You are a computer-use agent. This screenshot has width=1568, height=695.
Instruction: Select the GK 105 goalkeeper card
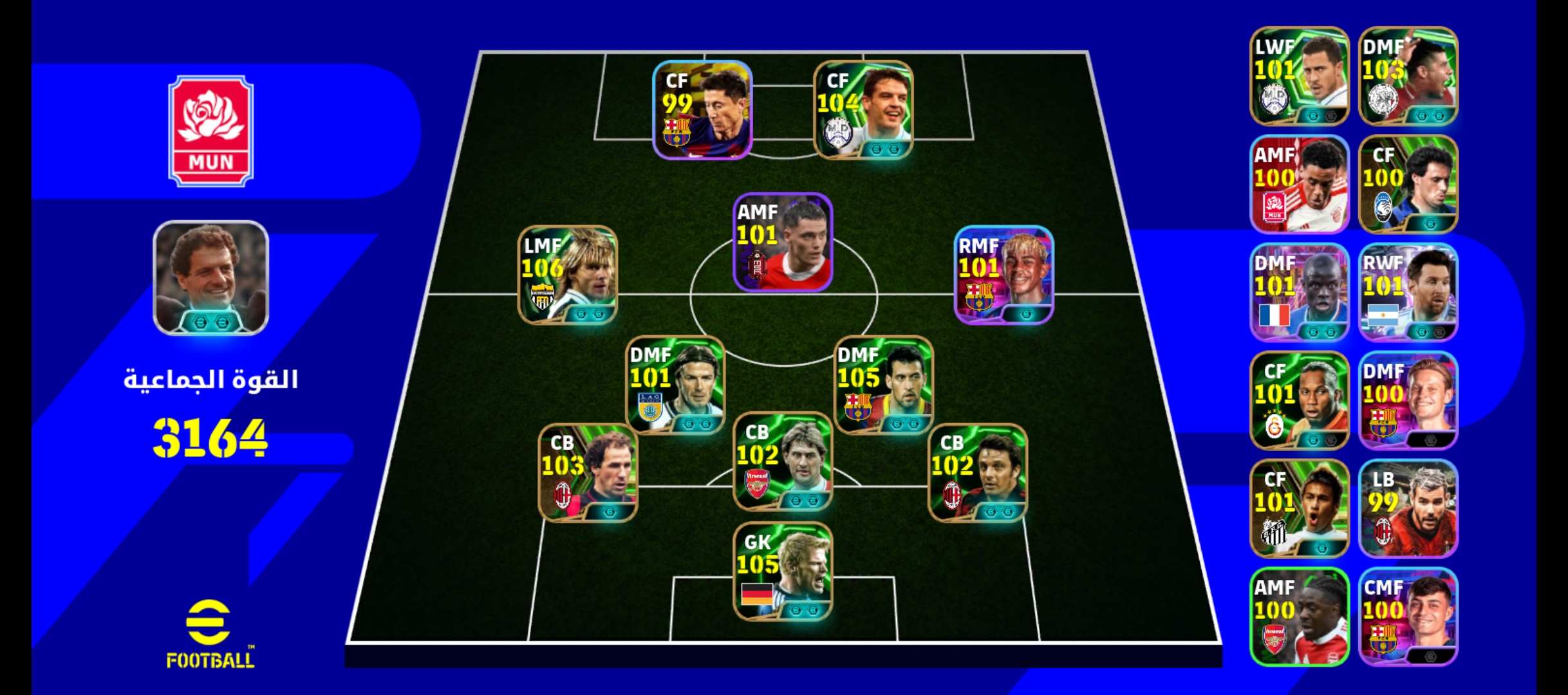pyautogui.click(x=783, y=571)
